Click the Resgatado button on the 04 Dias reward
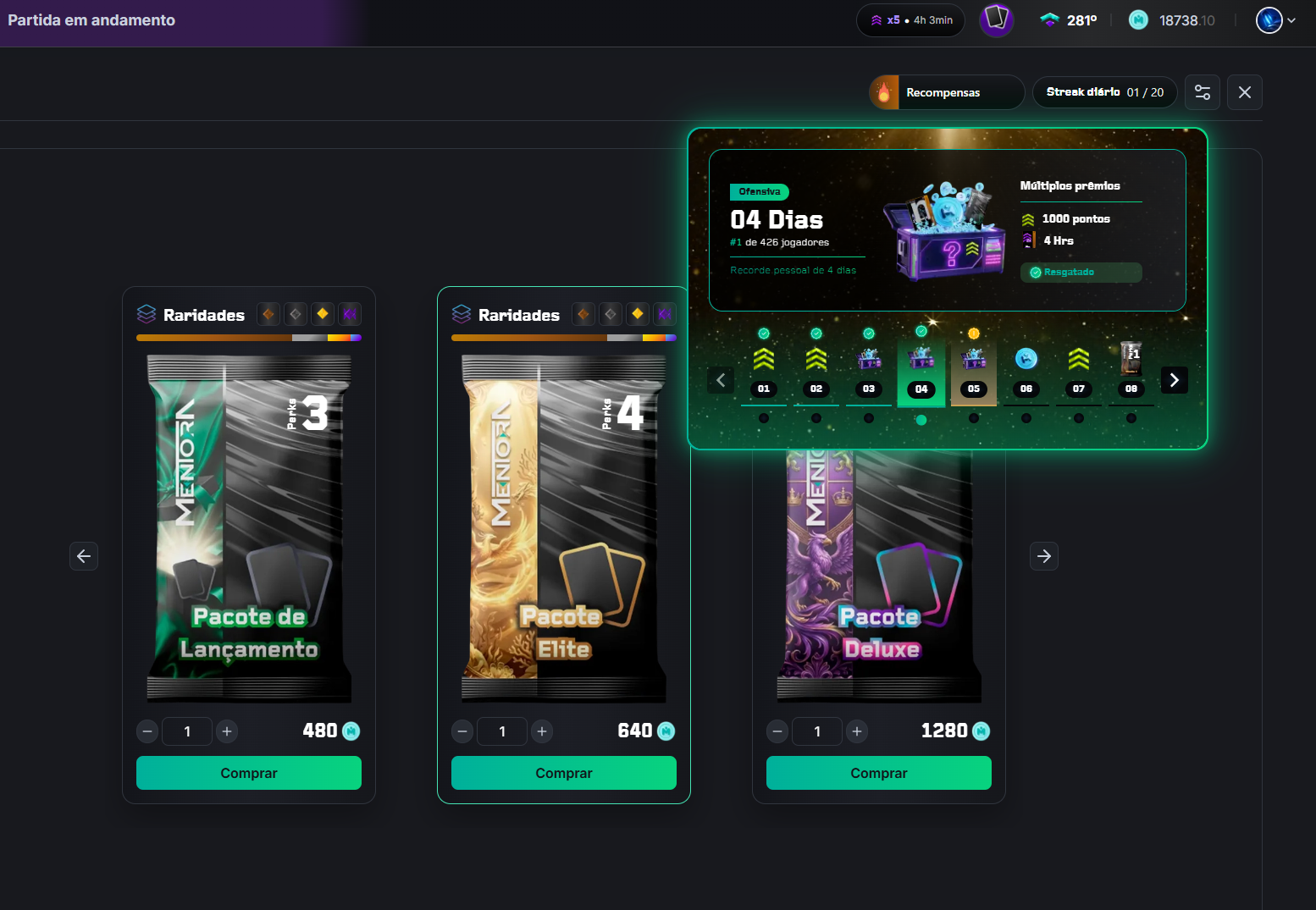Screen dimensions: 1316x910 pos(1081,272)
